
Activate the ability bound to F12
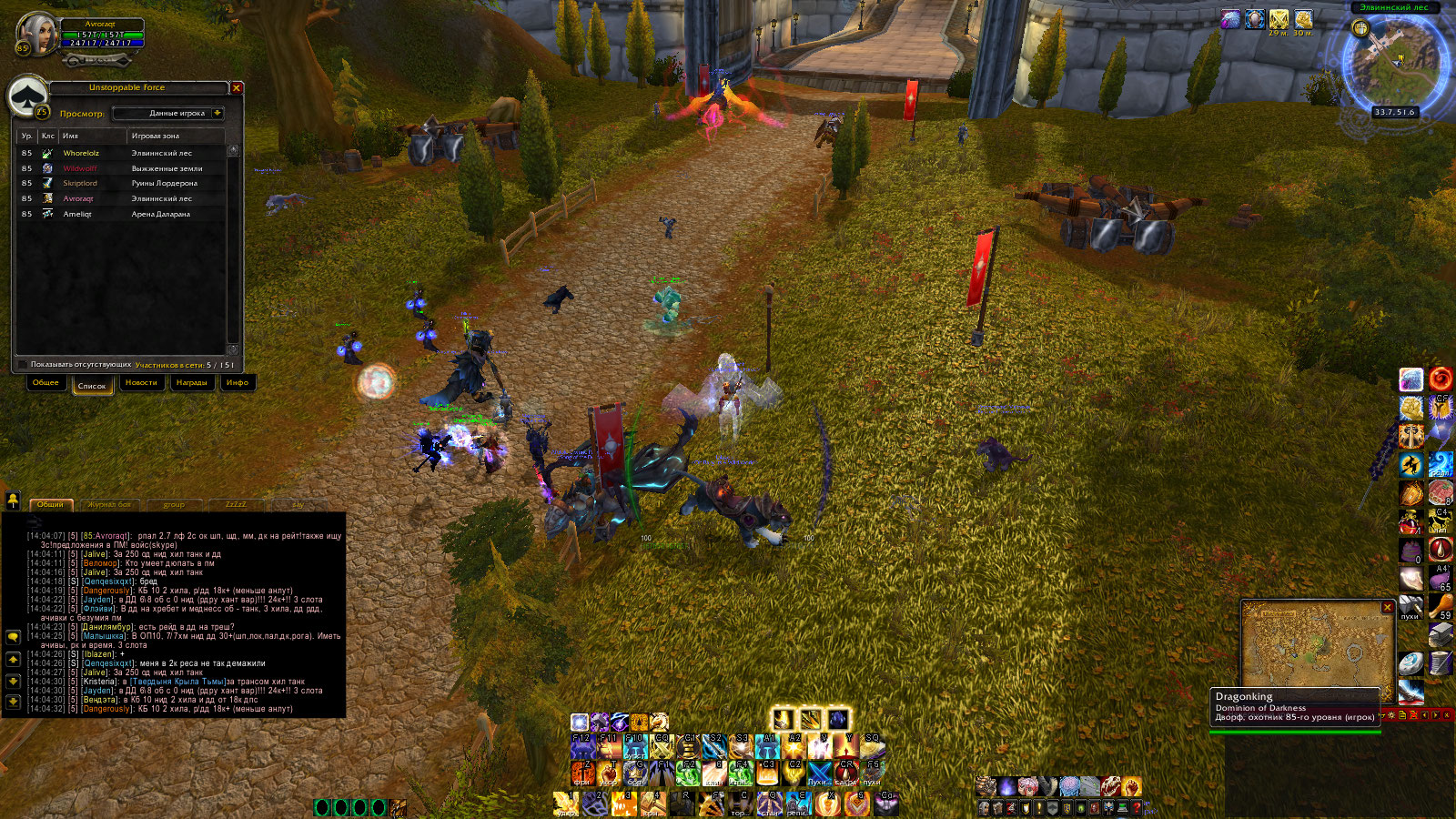582,747
